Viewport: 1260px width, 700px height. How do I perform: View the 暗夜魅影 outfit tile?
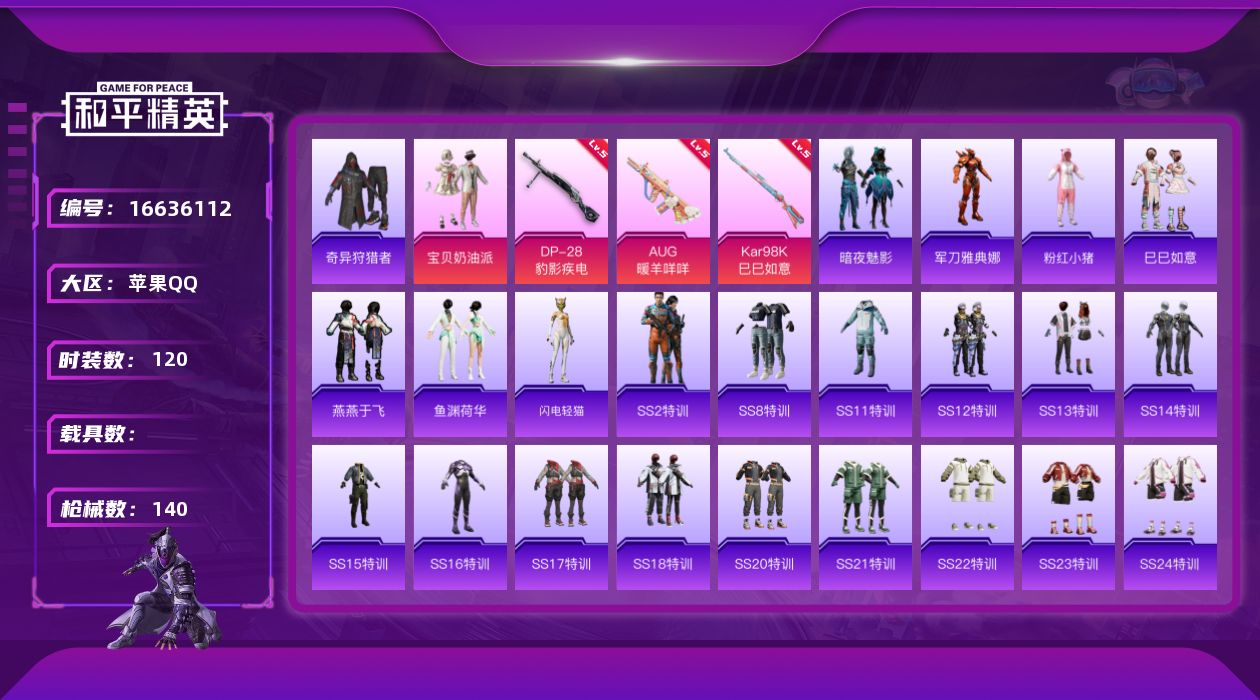tap(865, 211)
